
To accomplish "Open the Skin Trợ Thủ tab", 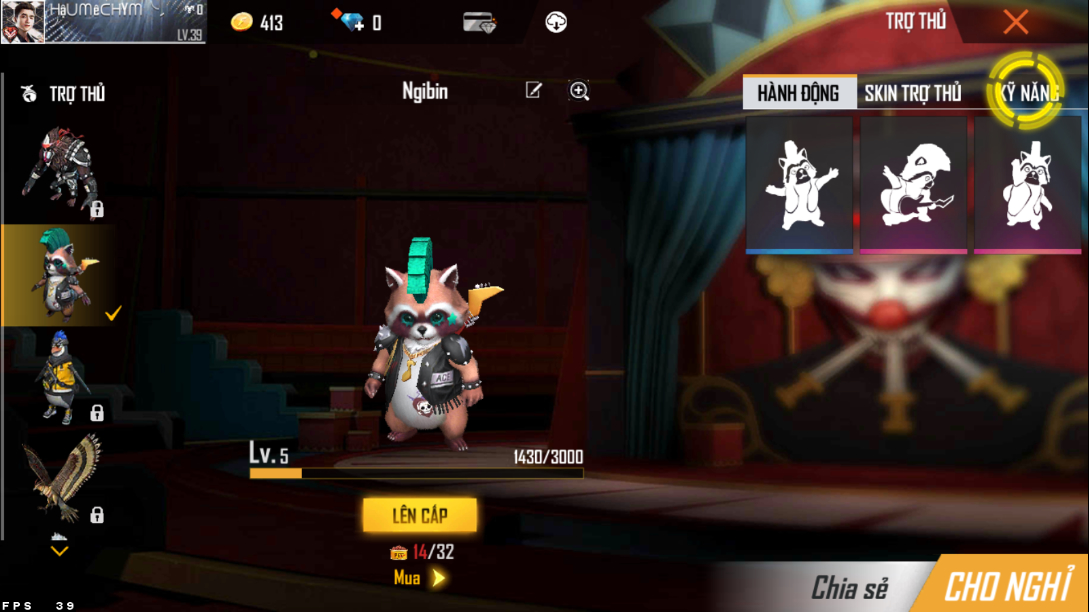I will (912, 93).
